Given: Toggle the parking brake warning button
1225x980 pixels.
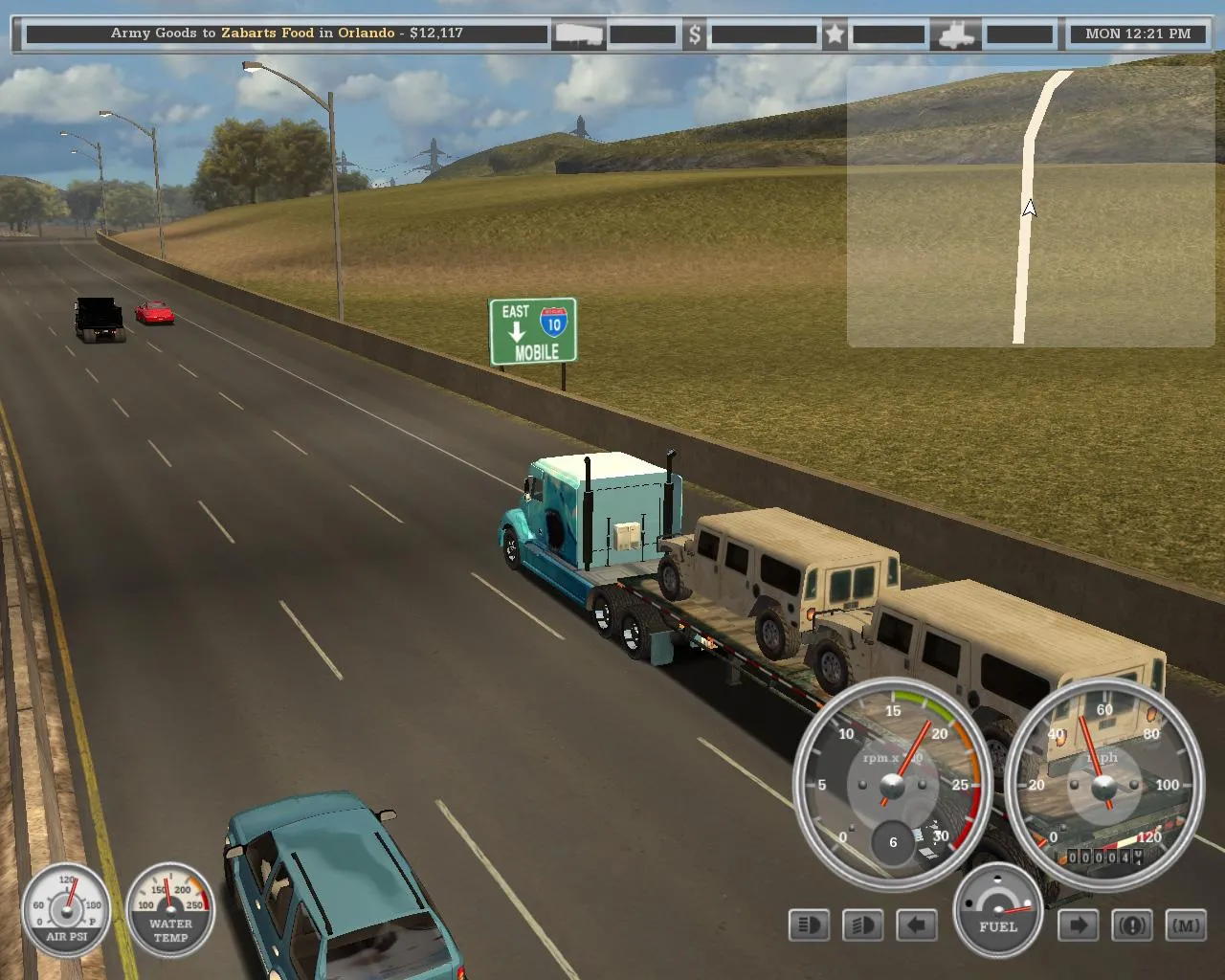Looking at the screenshot, I should click(1132, 925).
